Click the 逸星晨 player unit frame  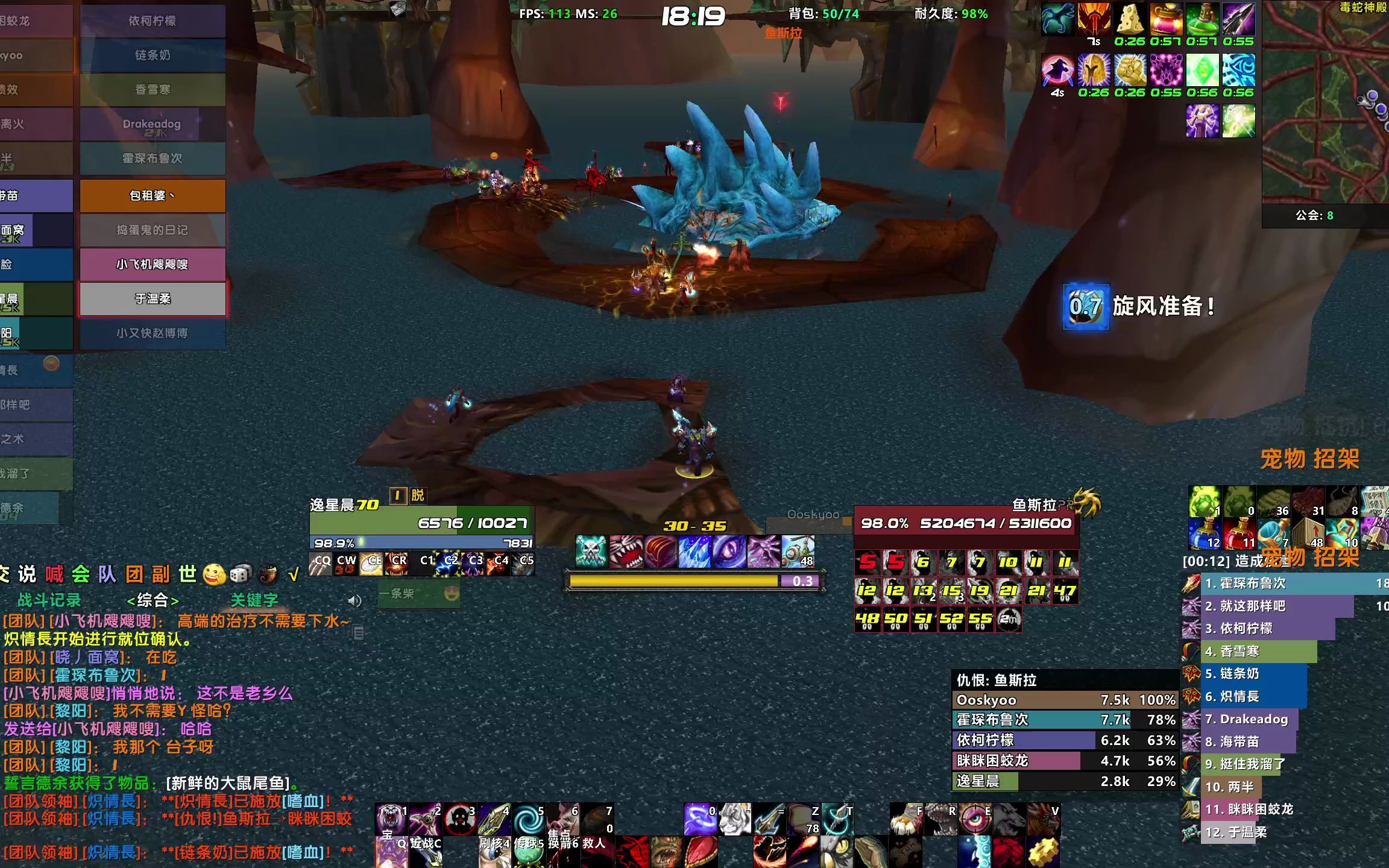tap(421, 523)
